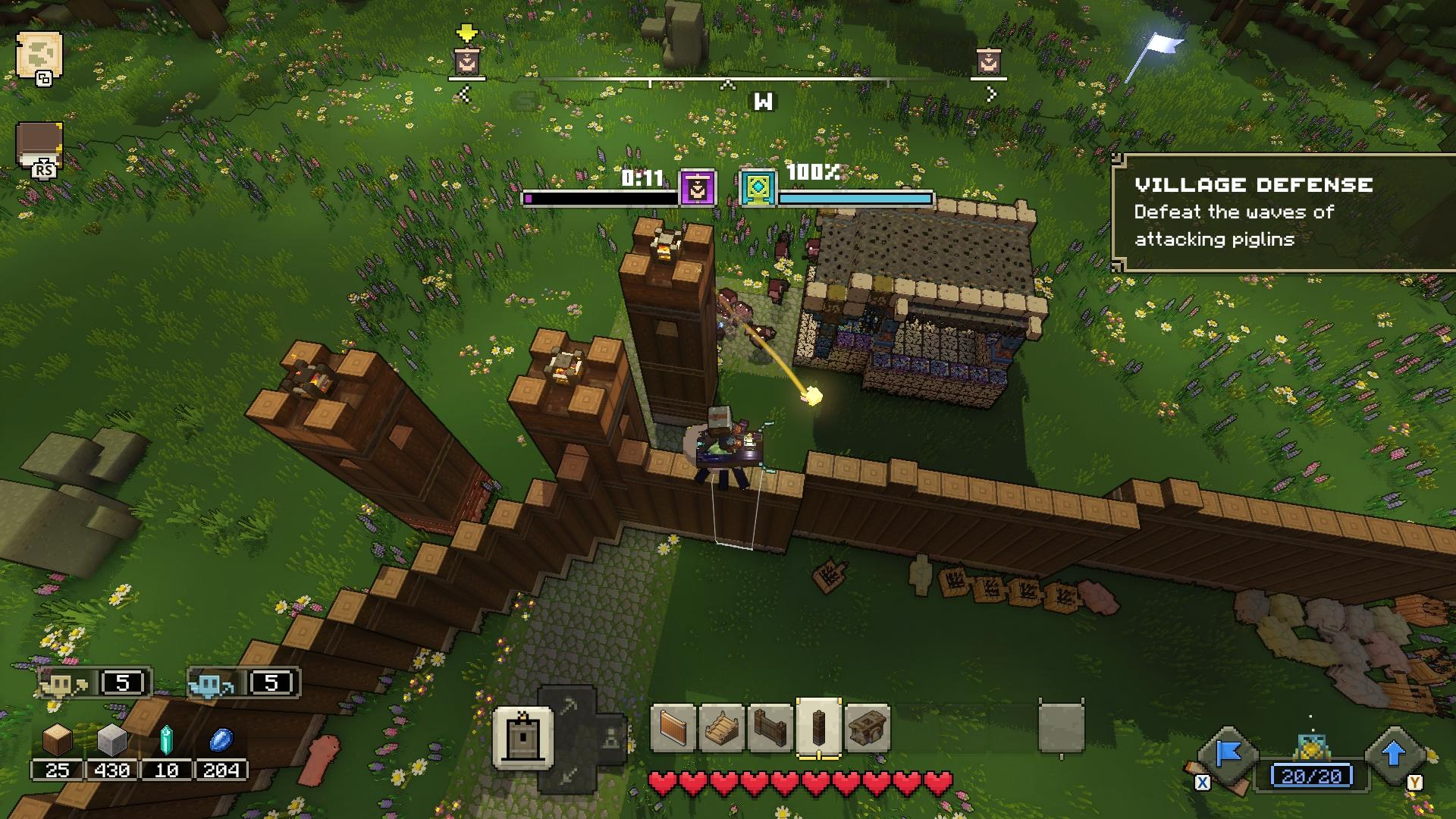Select the wooden wall build slot
Viewport: 1456px width, 819px height.
pyautogui.click(x=673, y=728)
